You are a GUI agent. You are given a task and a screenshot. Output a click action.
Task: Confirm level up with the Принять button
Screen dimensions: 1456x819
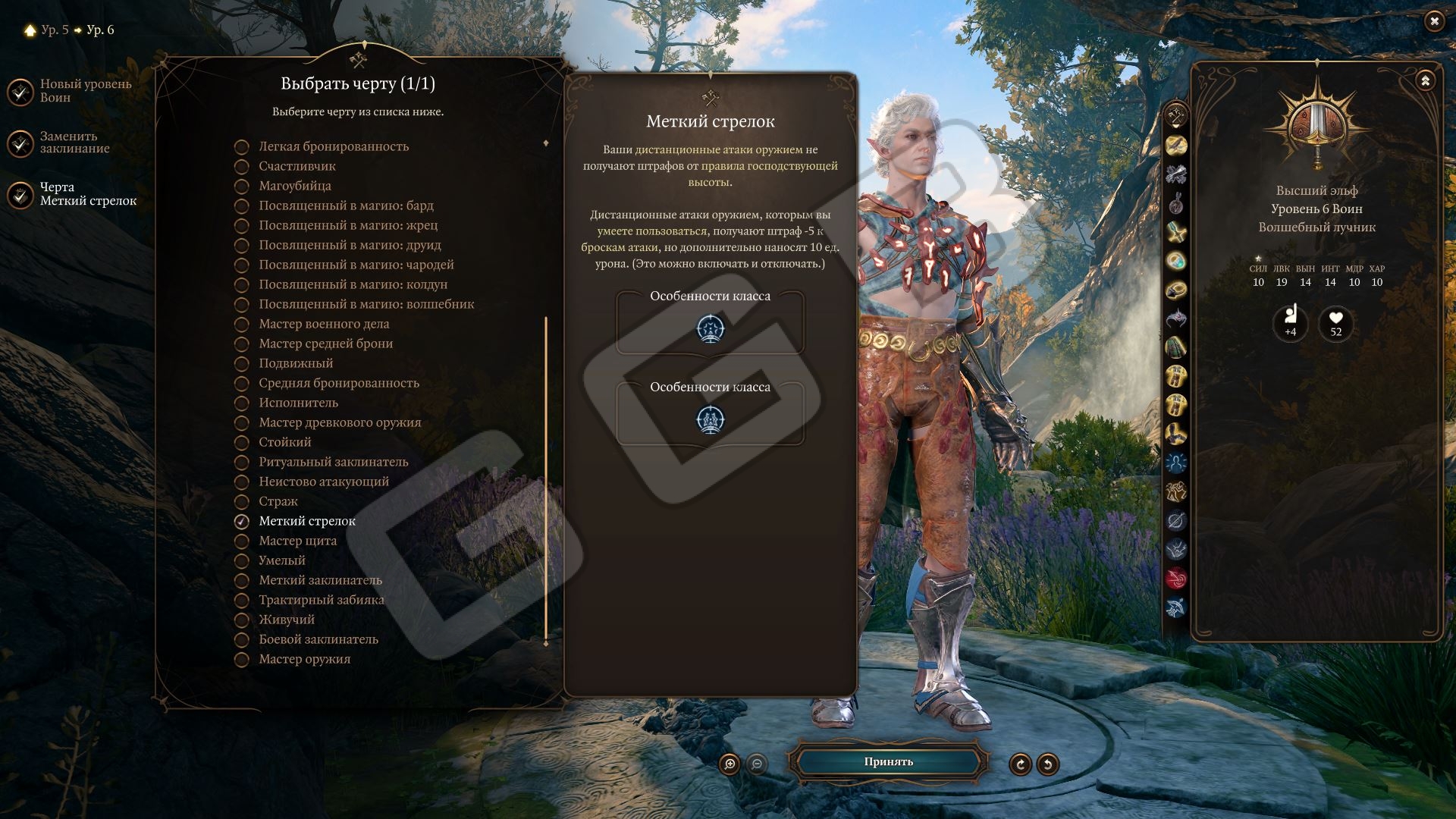(888, 762)
